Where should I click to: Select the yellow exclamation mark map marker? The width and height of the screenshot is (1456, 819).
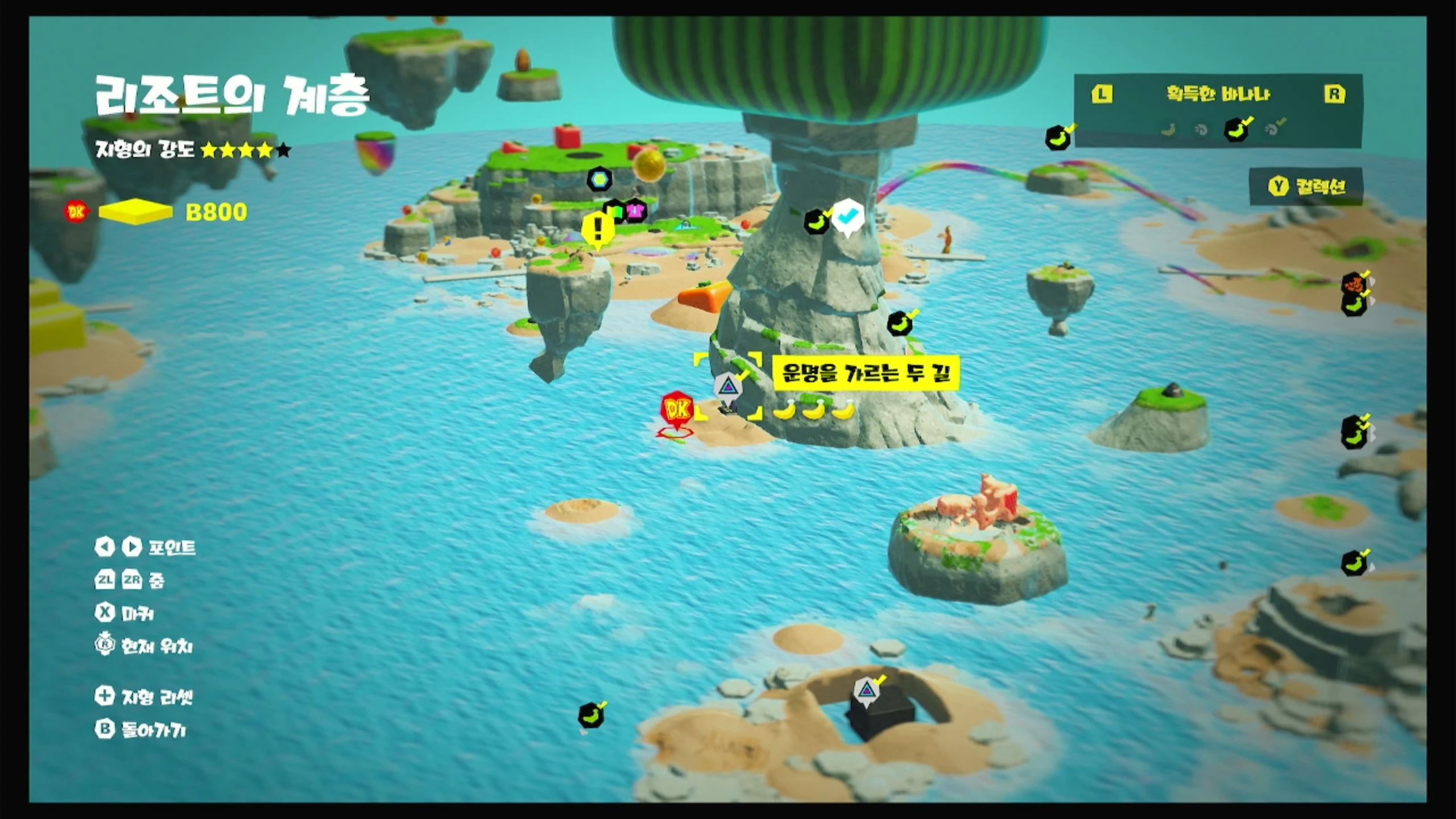click(597, 229)
